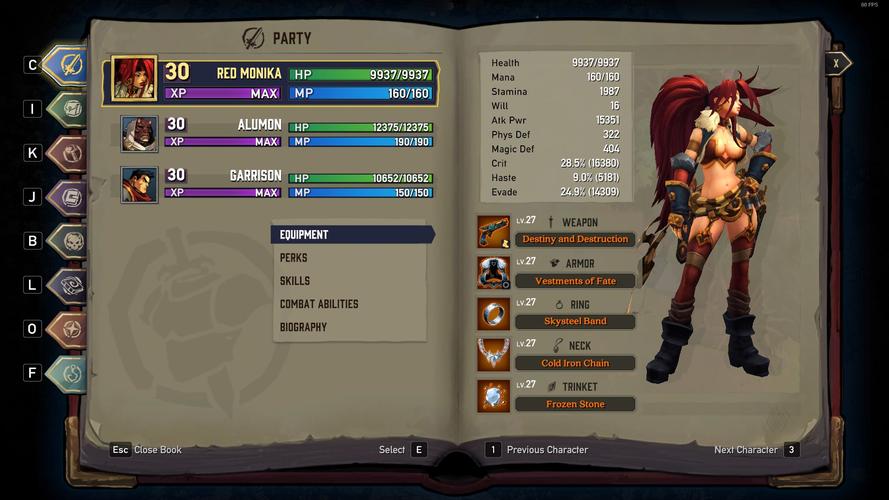
Task: Select the Destiny and Destruction weapon slot
Action: [574, 239]
